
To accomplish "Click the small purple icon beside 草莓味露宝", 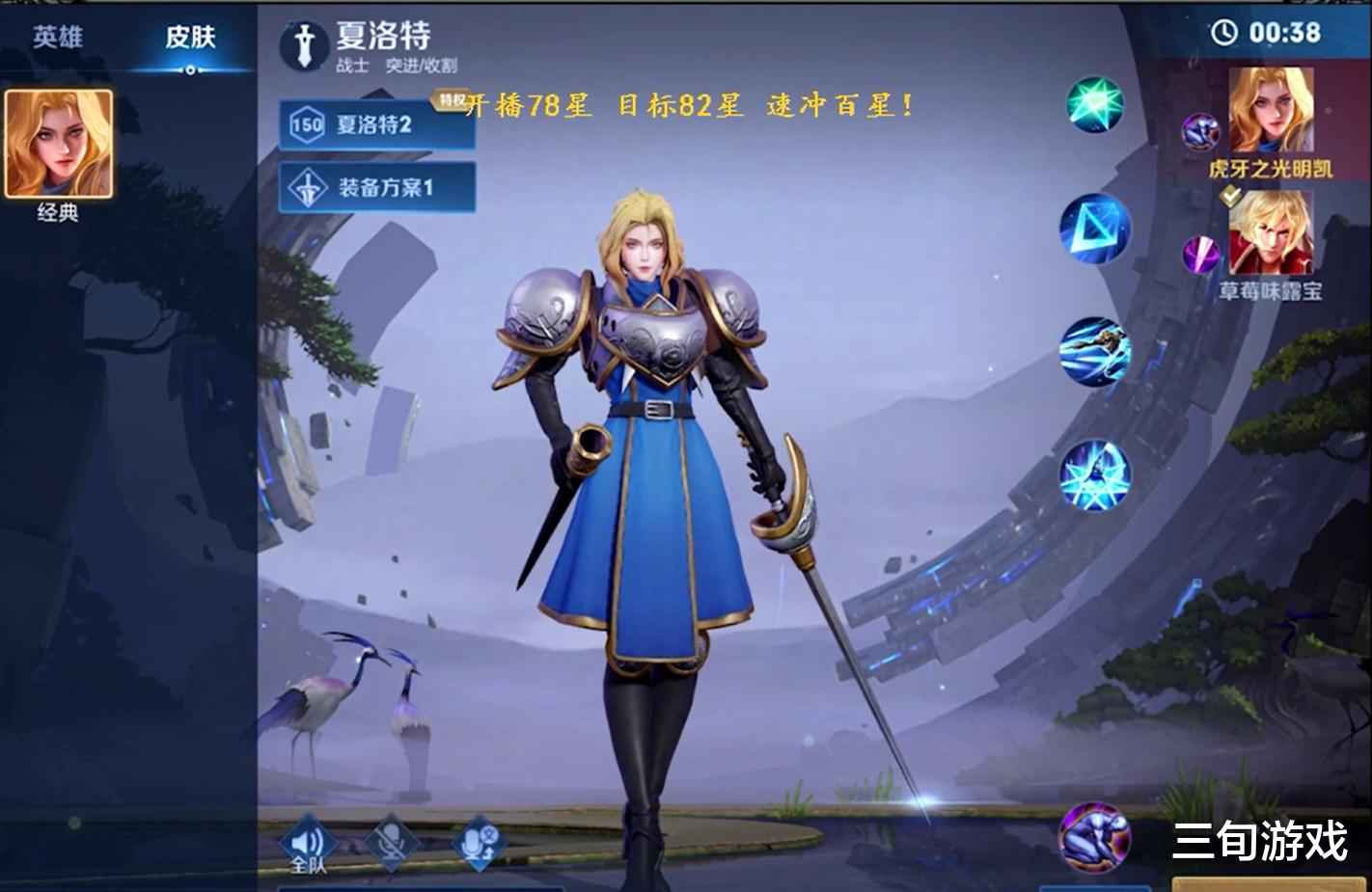I will click(1199, 256).
